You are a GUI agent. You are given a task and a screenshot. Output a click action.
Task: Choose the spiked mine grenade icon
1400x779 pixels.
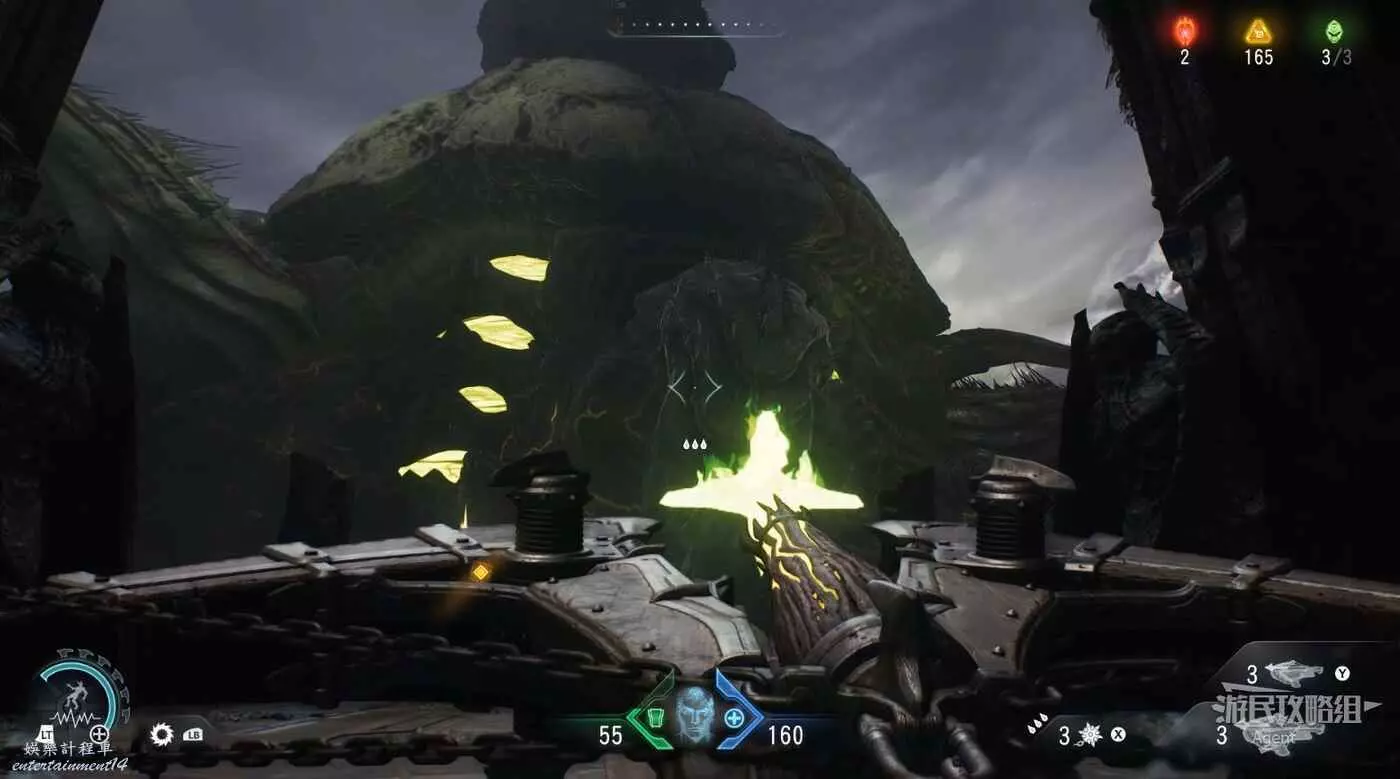[x=1089, y=735]
